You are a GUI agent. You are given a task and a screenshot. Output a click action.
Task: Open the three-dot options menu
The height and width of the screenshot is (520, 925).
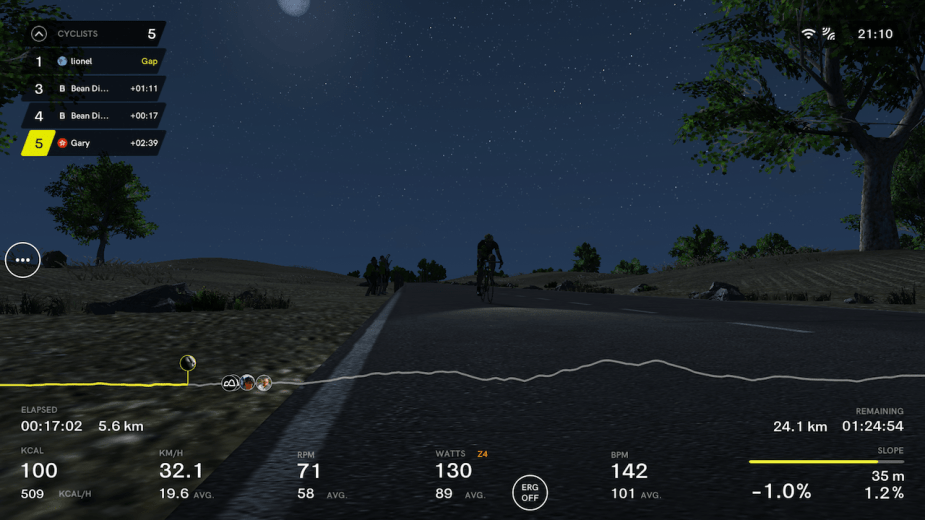(x=23, y=260)
